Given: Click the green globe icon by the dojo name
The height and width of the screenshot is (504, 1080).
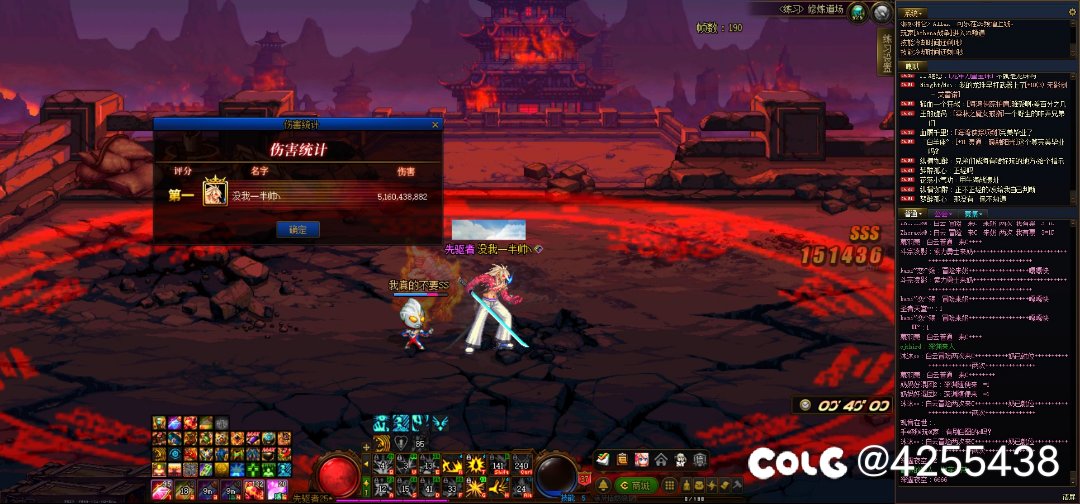Looking at the screenshot, I should (859, 11).
